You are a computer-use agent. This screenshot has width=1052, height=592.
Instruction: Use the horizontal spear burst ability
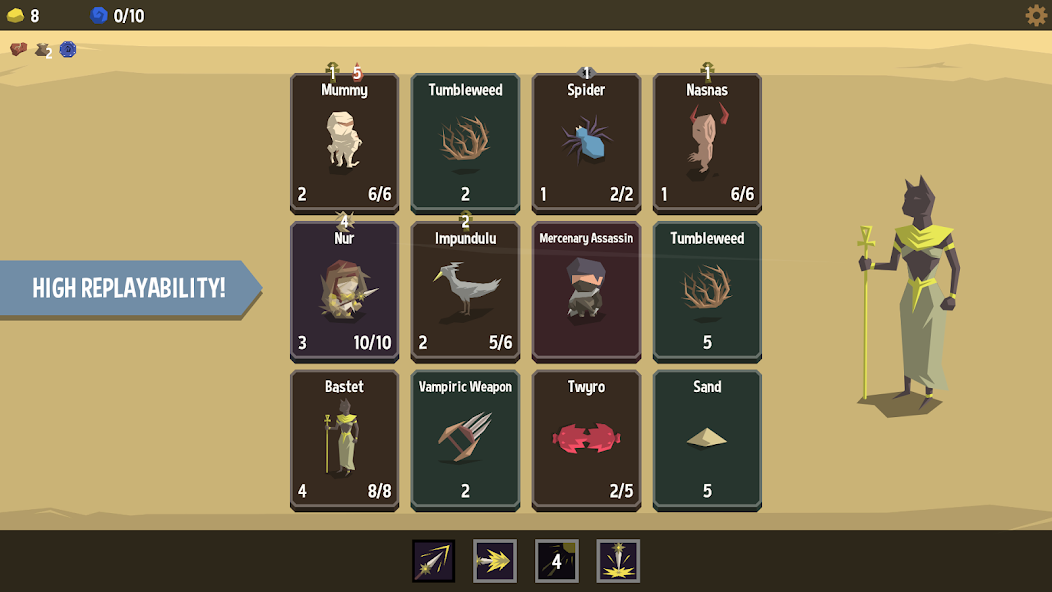point(495,561)
